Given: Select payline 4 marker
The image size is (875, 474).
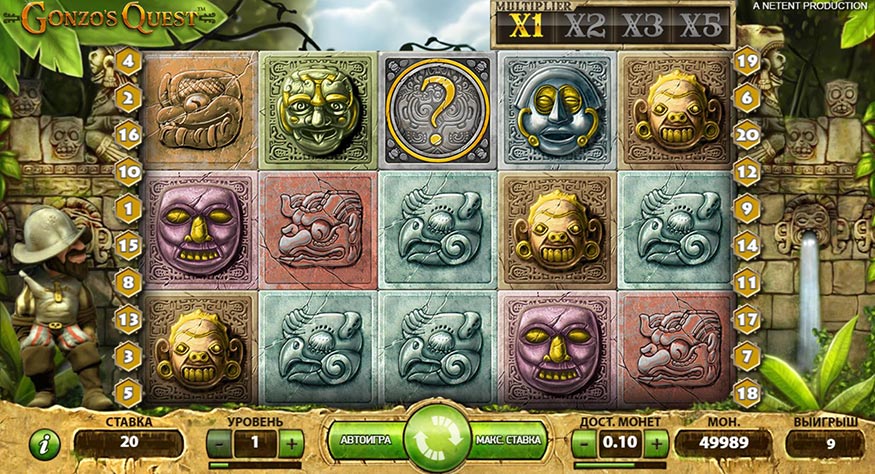Looking at the screenshot, I should [x=128, y=60].
